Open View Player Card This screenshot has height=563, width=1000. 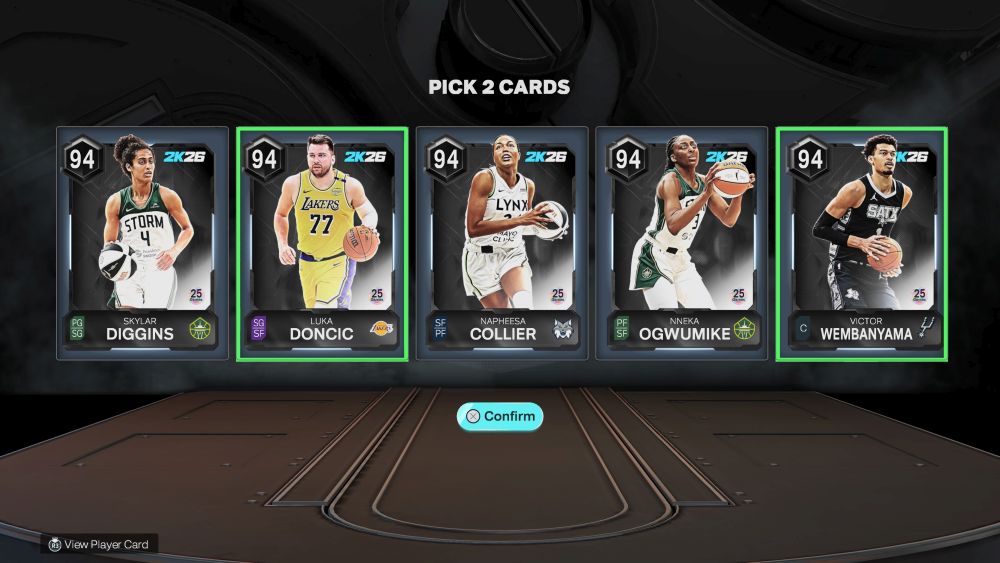click(99, 544)
